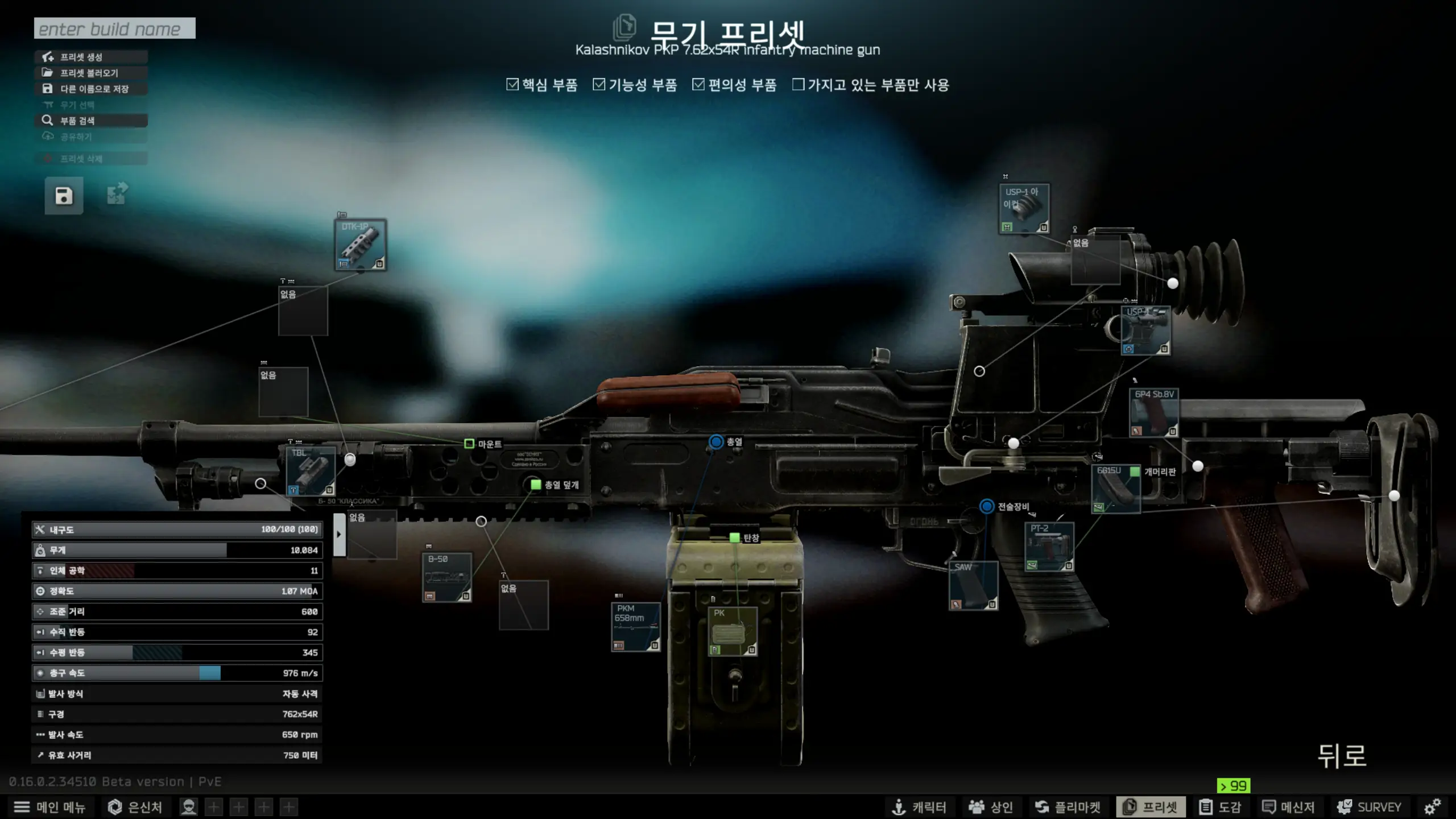Viewport: 1456px width, 819px height.
Task: Click the build name input field
Action: (x=114, y=28)
